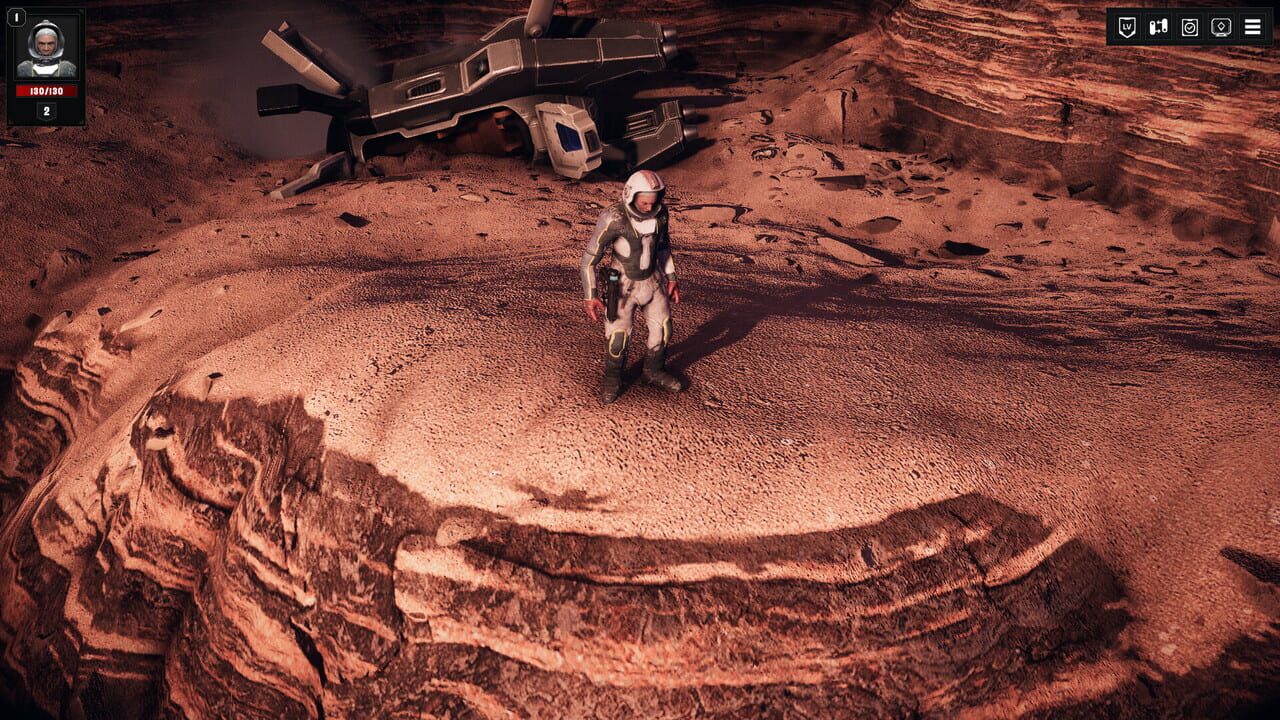Select the "2" level indicator under the portrait

tap(46, 111)
